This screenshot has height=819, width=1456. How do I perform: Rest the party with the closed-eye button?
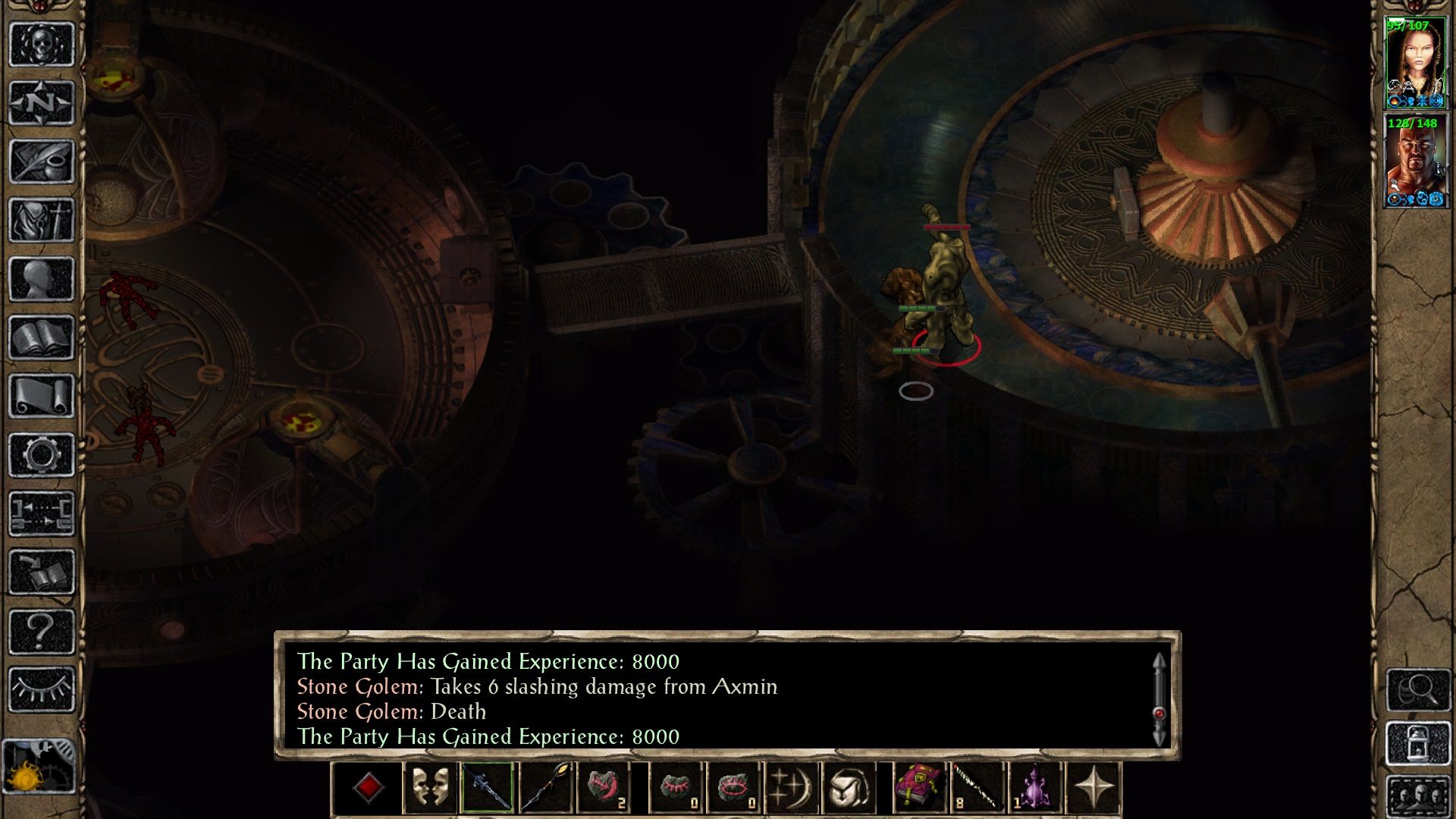pos(42,689)
